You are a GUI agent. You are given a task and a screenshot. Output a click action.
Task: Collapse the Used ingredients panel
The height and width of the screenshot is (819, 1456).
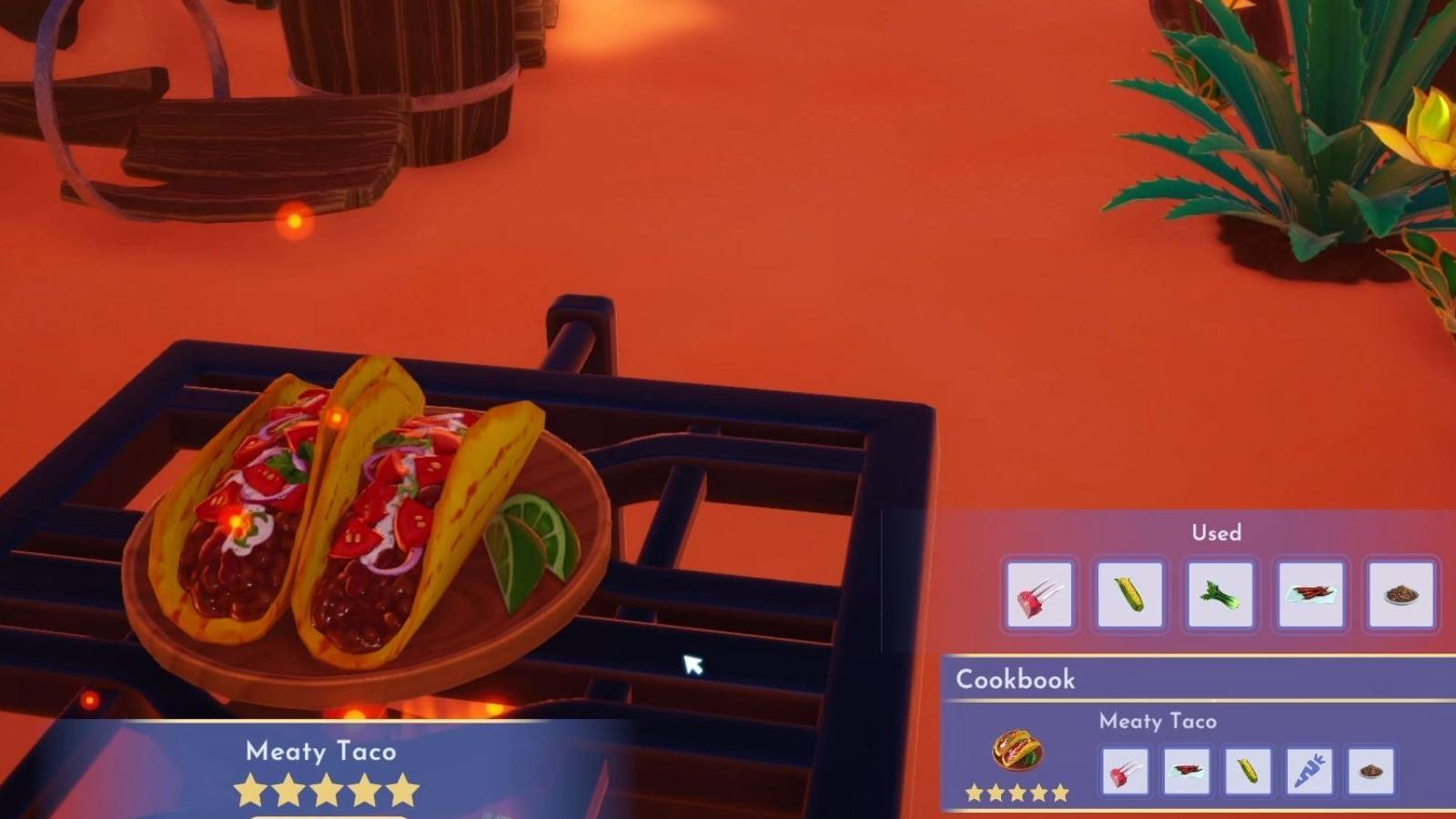tap(1218, 533)
